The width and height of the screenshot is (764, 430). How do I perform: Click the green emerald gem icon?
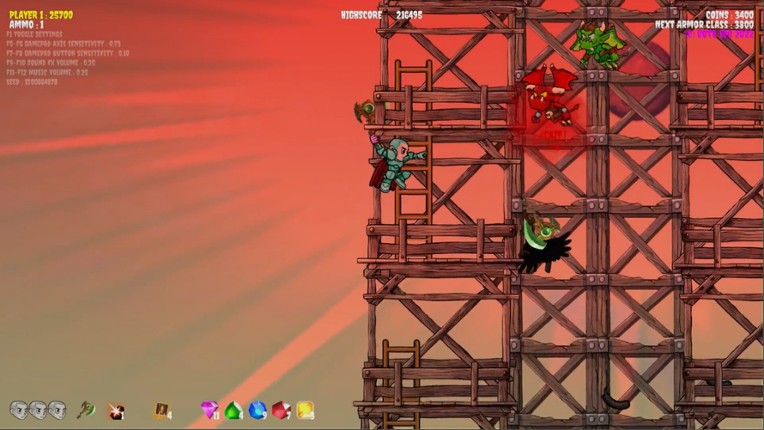coord(233,410)
